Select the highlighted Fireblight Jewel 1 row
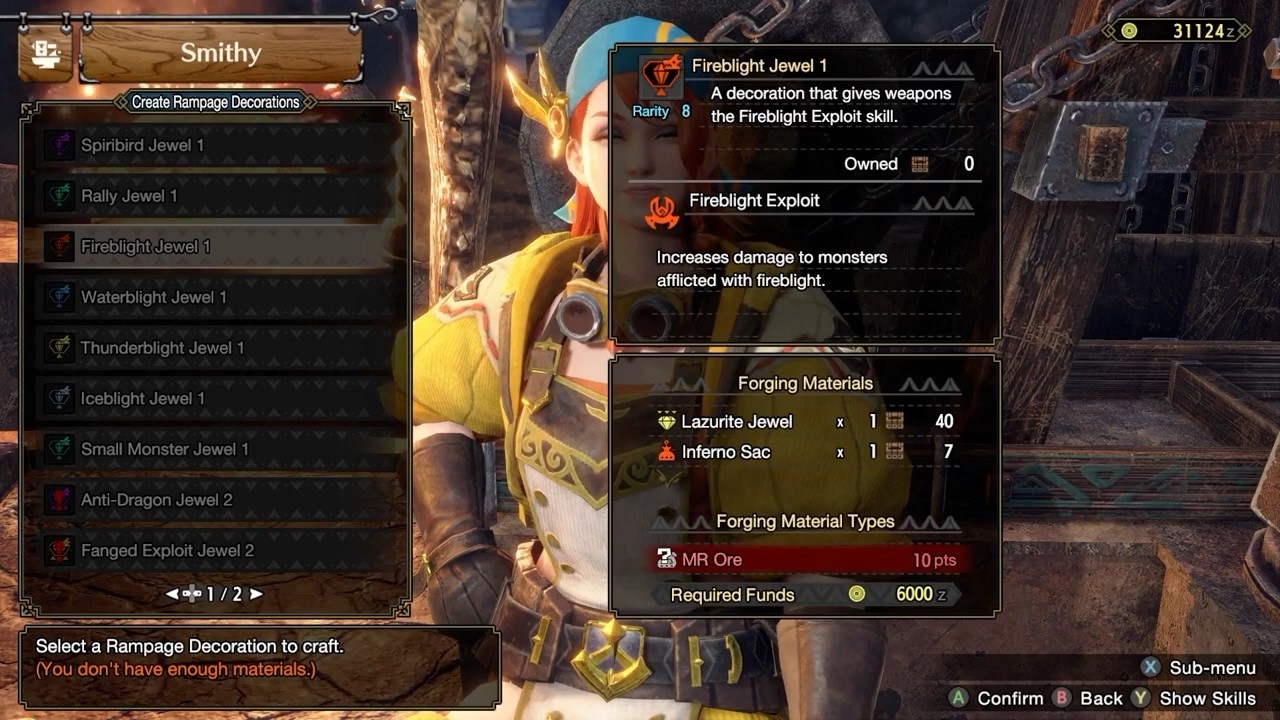This screenshot has height=720, width=1280. [x=146, y=247]
